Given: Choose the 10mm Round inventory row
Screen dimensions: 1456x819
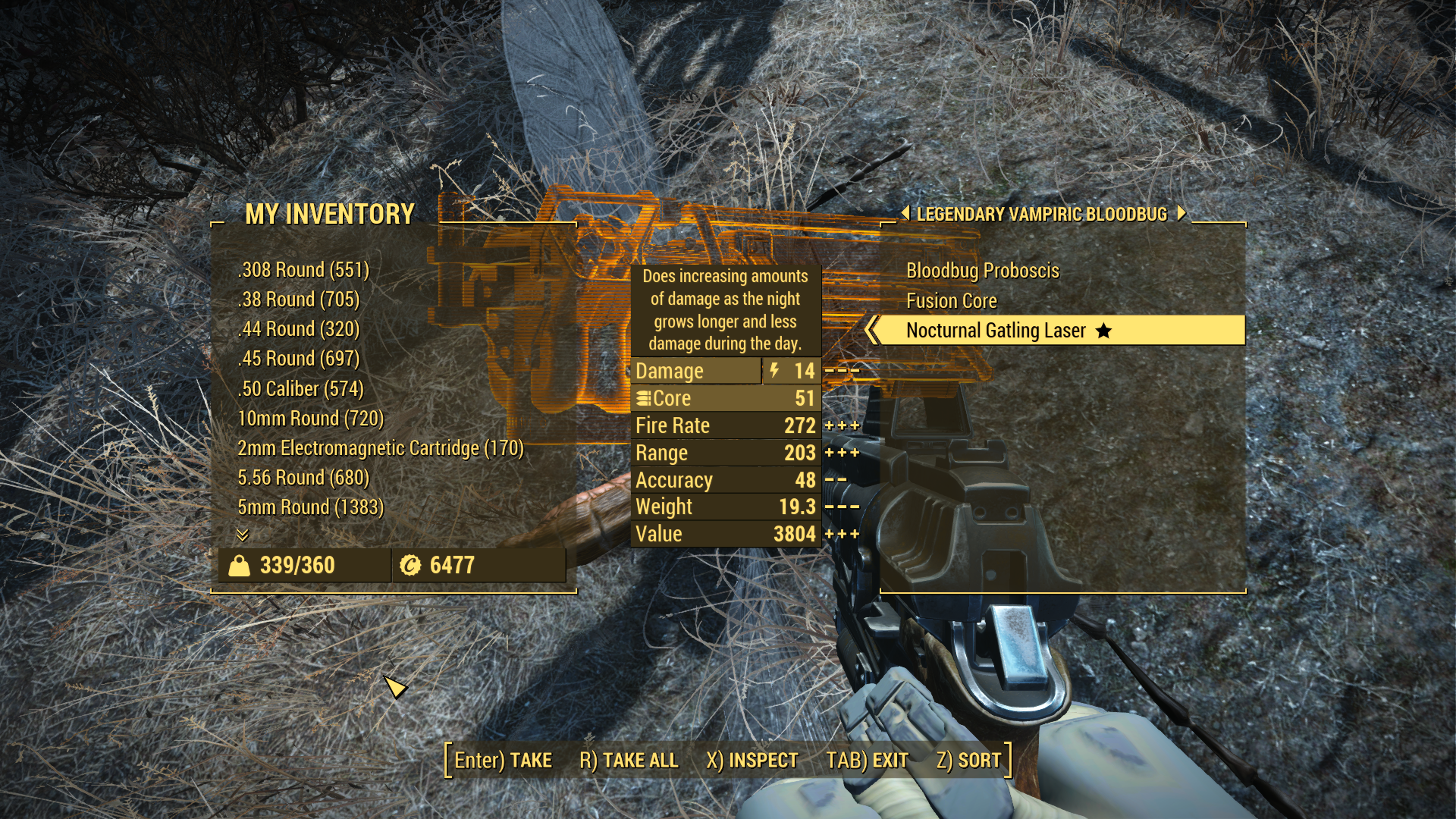Looking at the screenshot, I should coord(310,419).
